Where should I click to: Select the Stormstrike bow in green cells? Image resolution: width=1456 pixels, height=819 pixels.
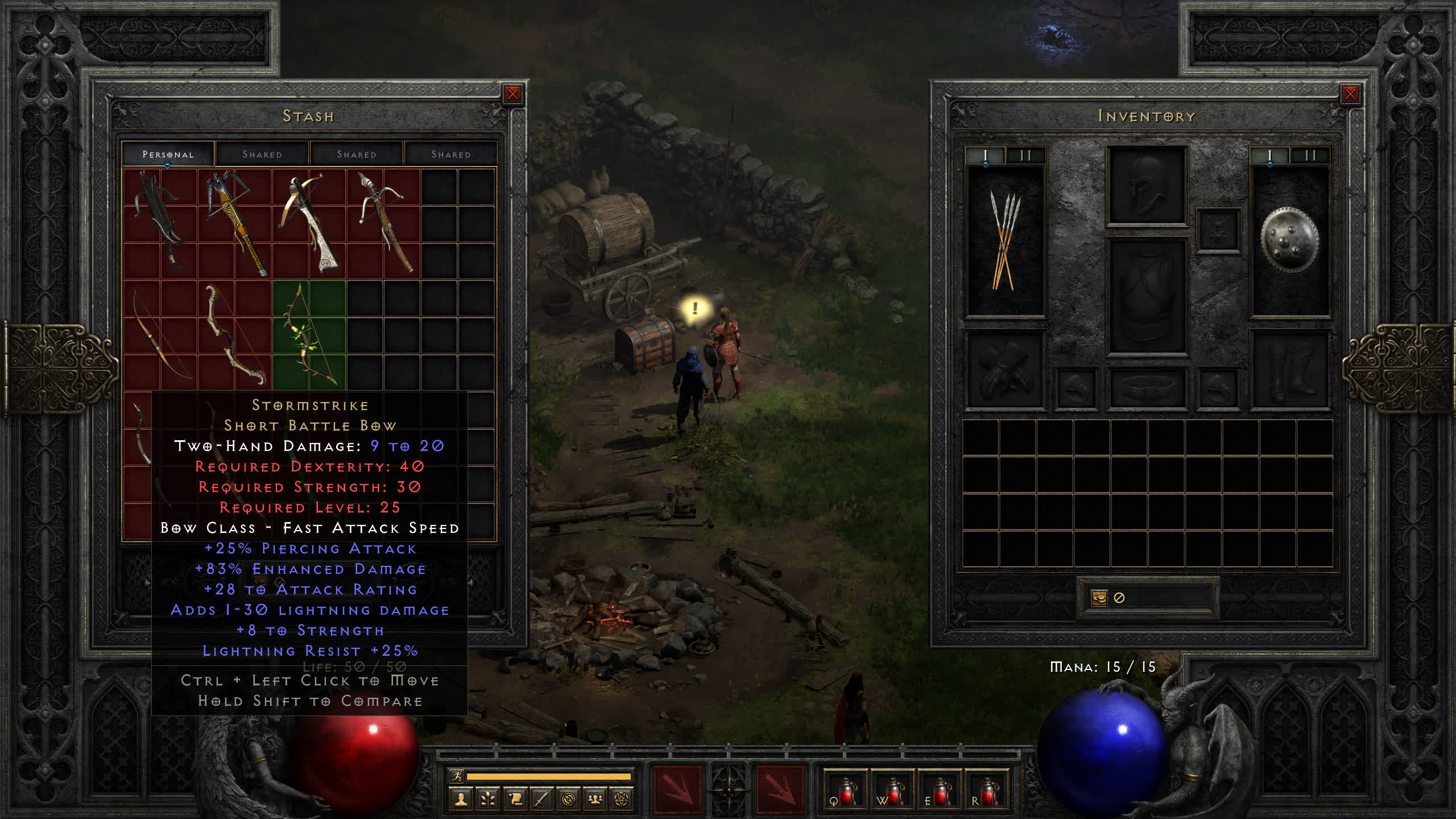309,334
